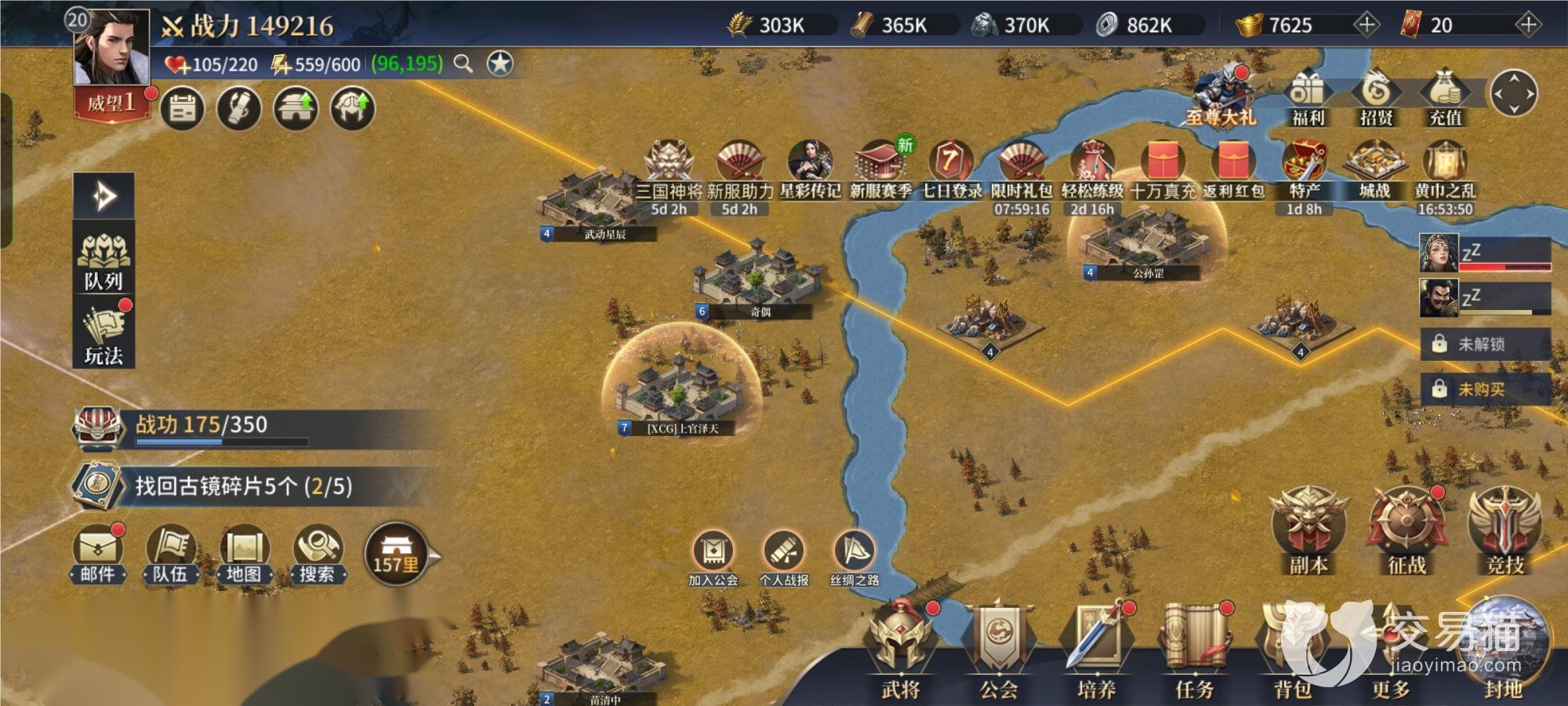Open the 邮件 mailbox
1568x706 pixels.
(x=98, y=555)
